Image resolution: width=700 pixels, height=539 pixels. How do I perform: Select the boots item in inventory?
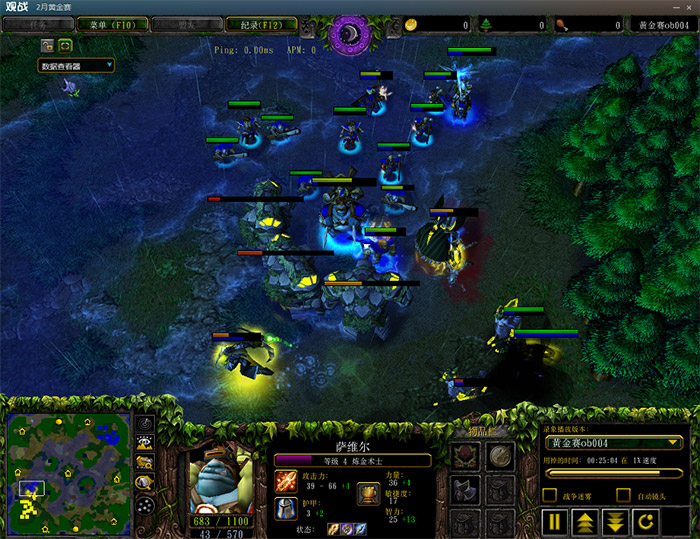pos(467,490)
